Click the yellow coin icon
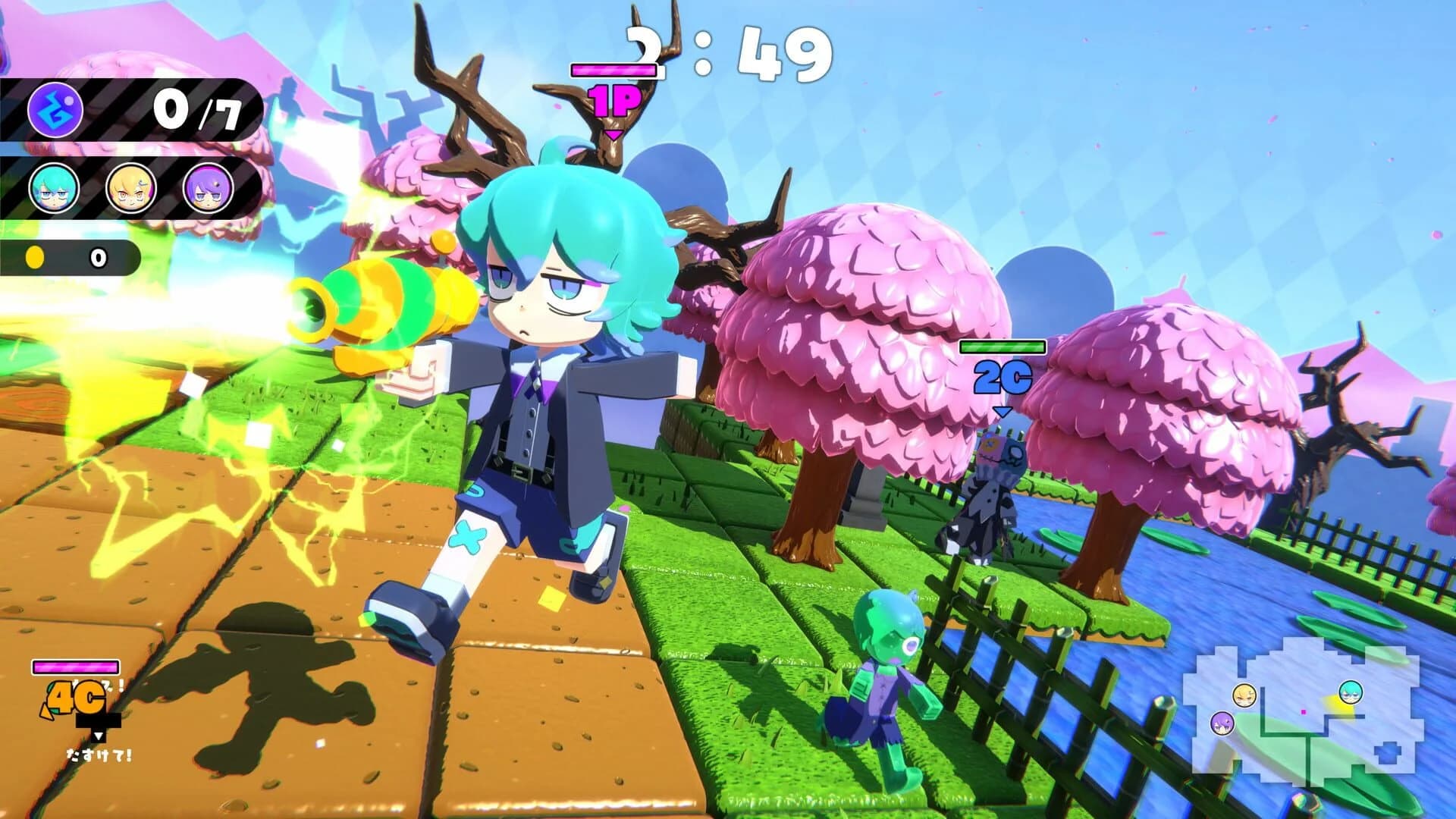Image resolution: width=1456 pixels, height=819 pixels. tap(35, 258)
